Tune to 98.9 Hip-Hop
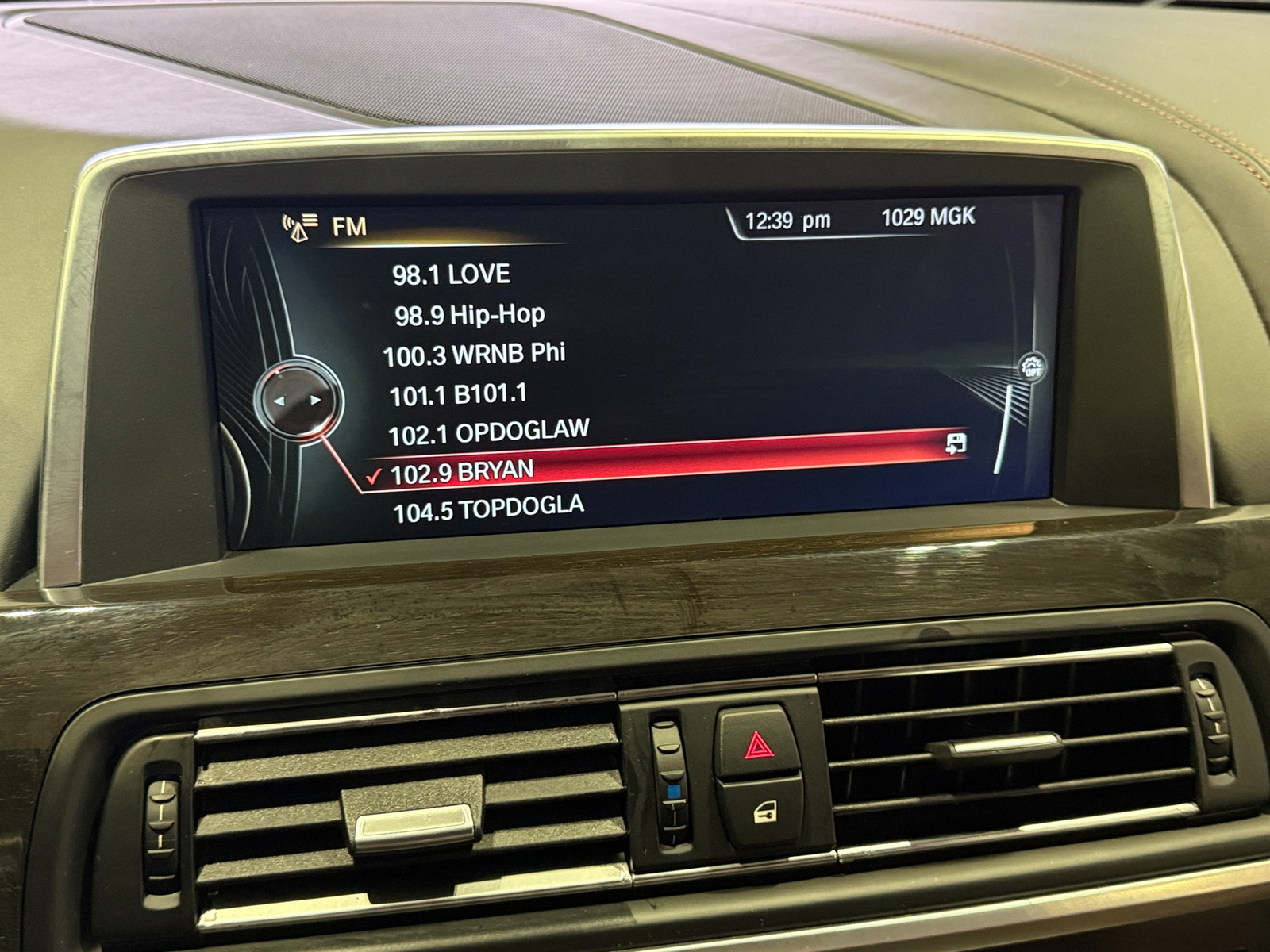 [x=471, y=315]
